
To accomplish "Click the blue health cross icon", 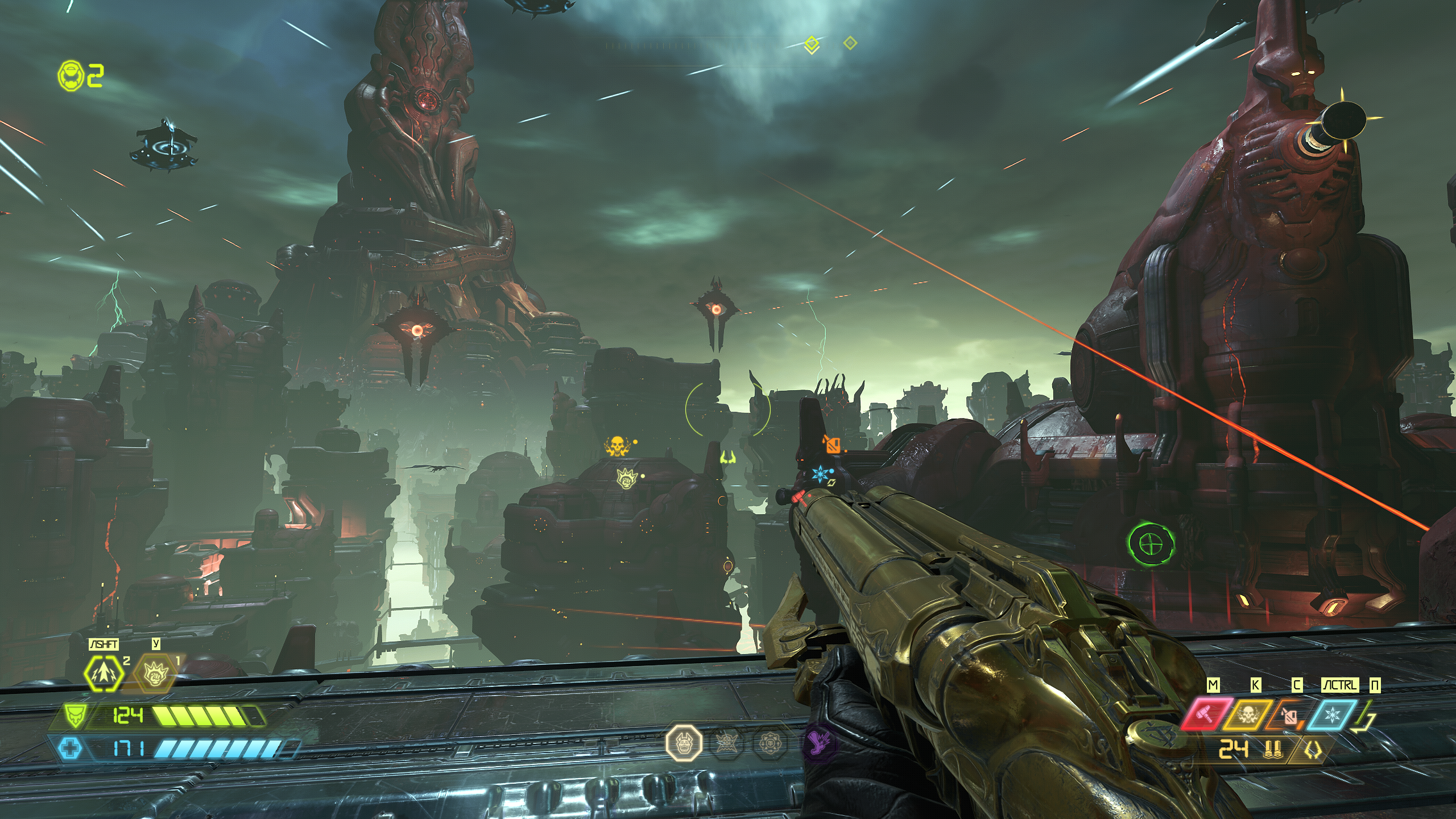I will tap(71, 748).
